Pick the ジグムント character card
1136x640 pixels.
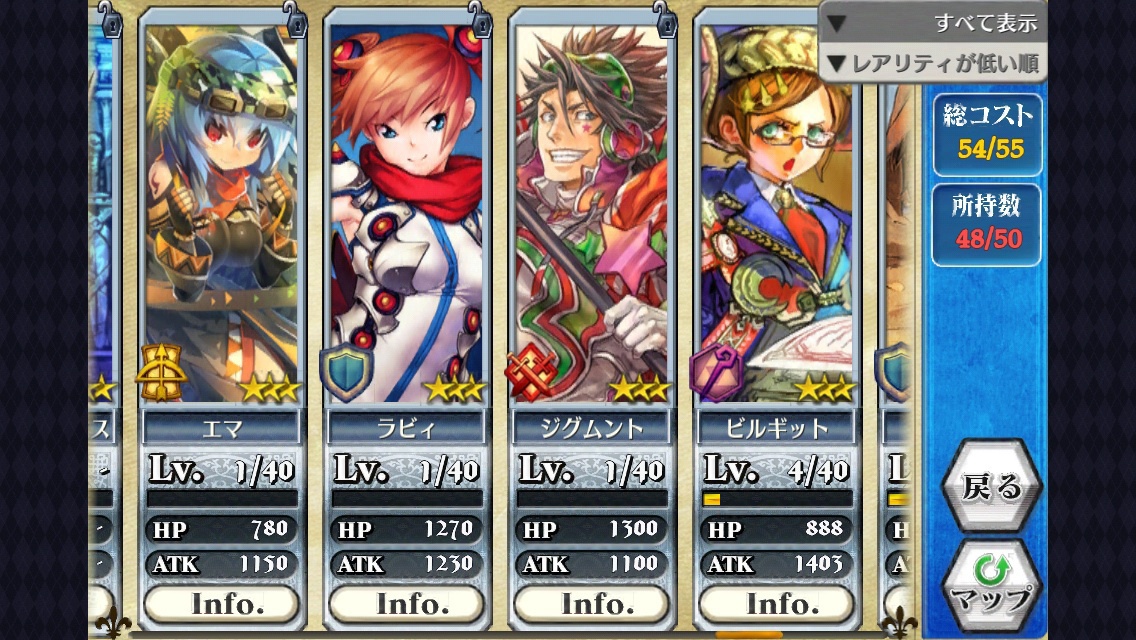591,210
